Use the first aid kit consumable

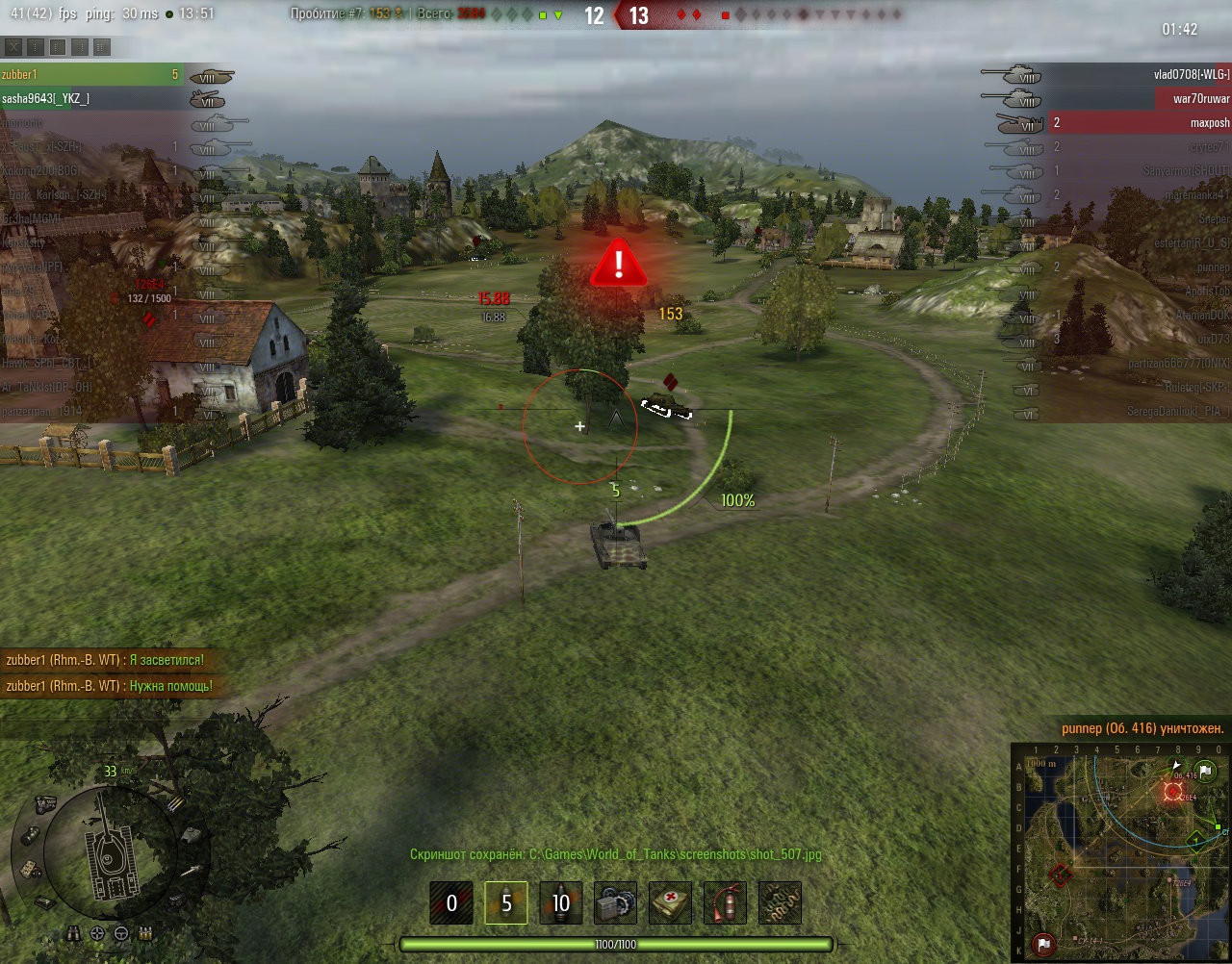click(x=671, y=903)
